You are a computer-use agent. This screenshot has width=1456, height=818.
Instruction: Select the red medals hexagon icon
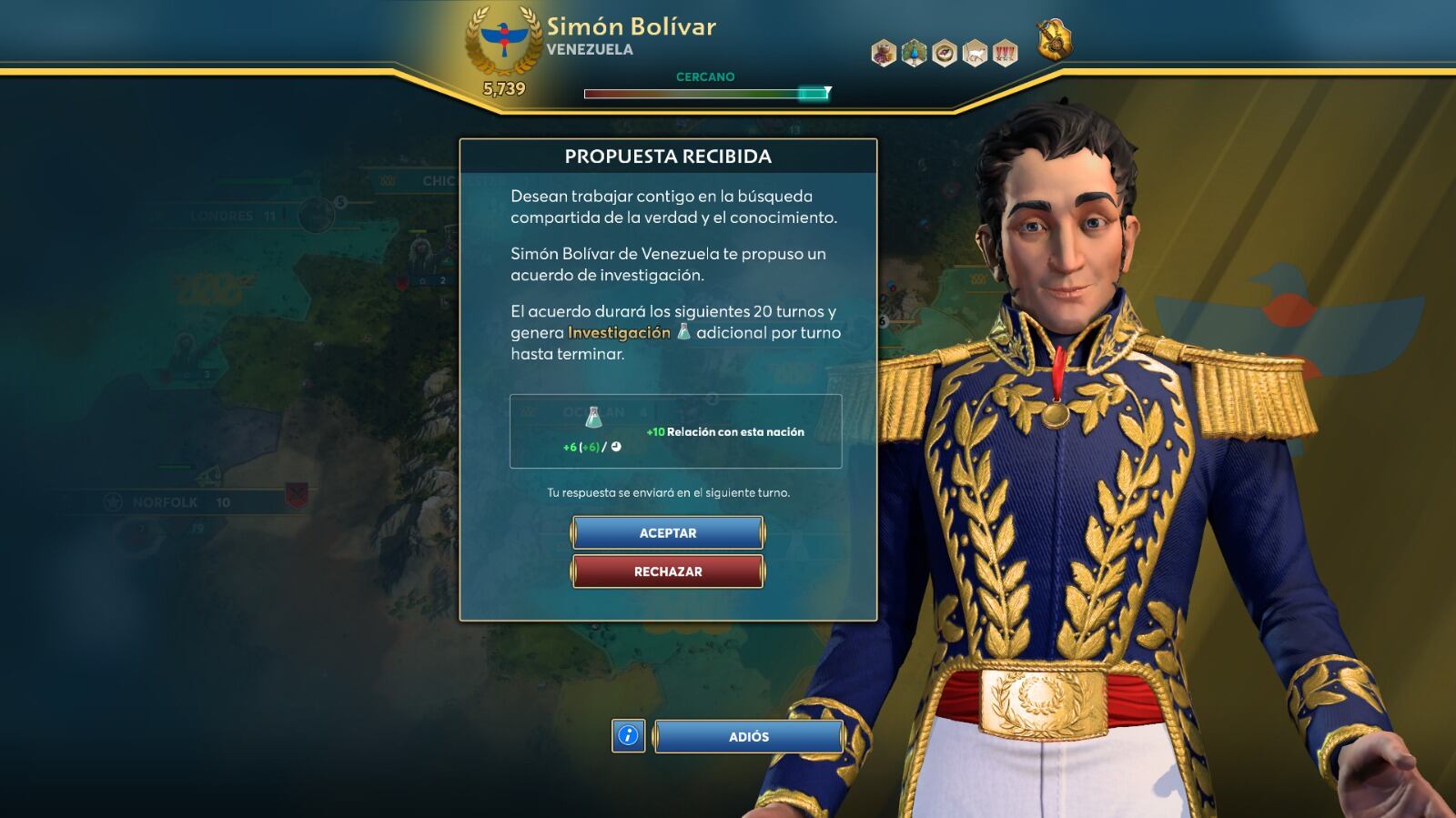point(1005,54)
